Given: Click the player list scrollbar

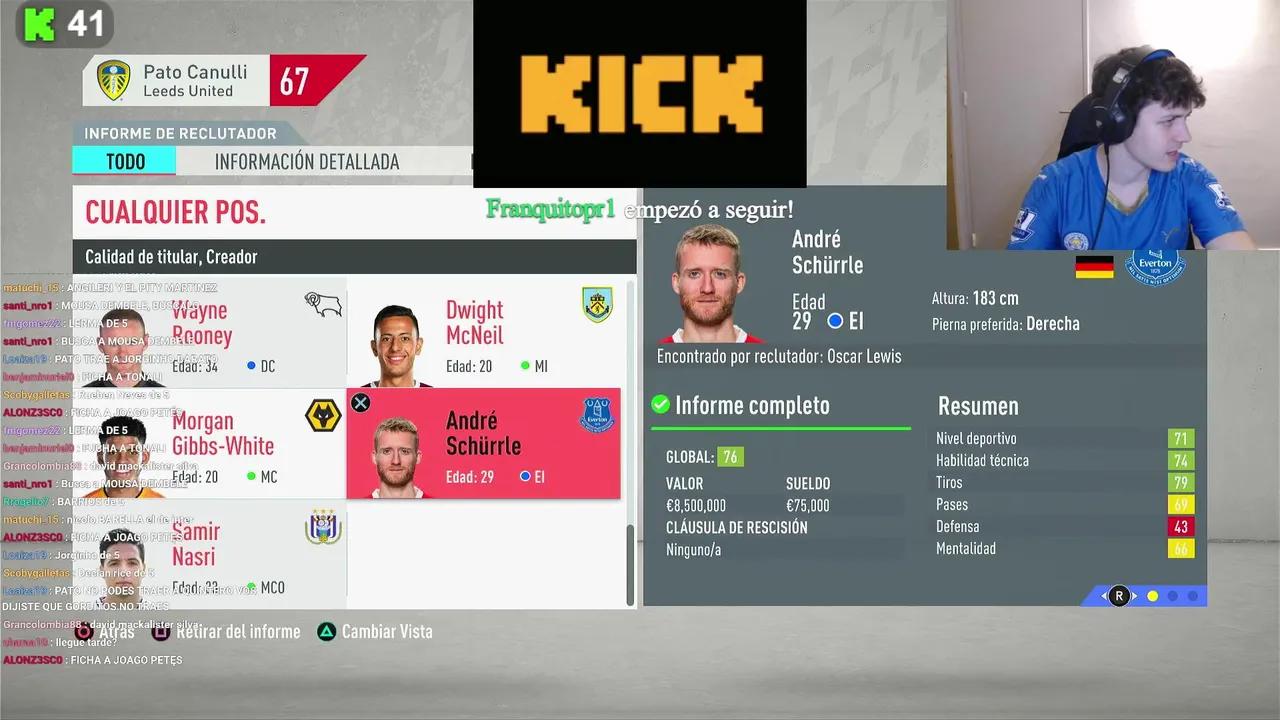Looking at the screenshot, I should pyautogui.click(x=630, y=562).
